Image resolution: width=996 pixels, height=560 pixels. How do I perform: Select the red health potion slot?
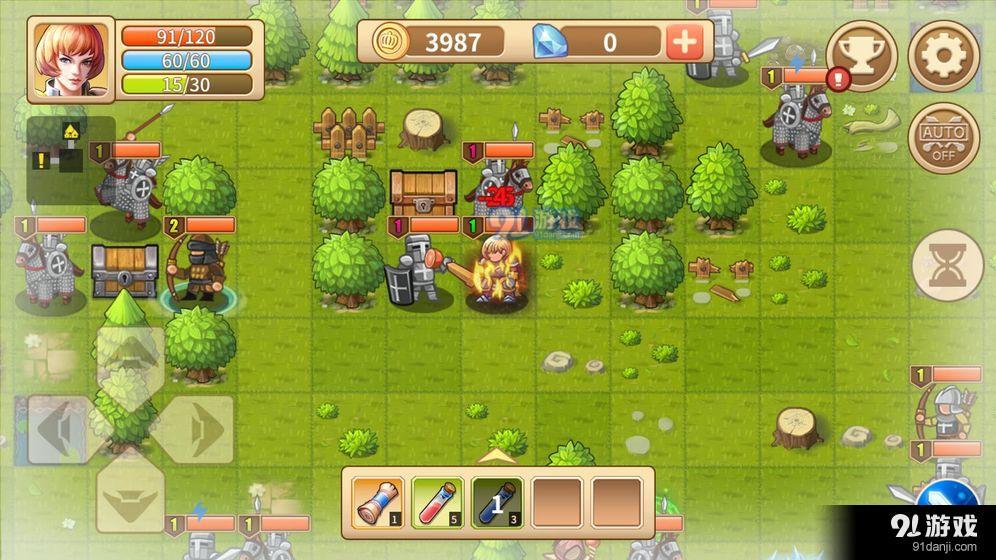[436, 502]
